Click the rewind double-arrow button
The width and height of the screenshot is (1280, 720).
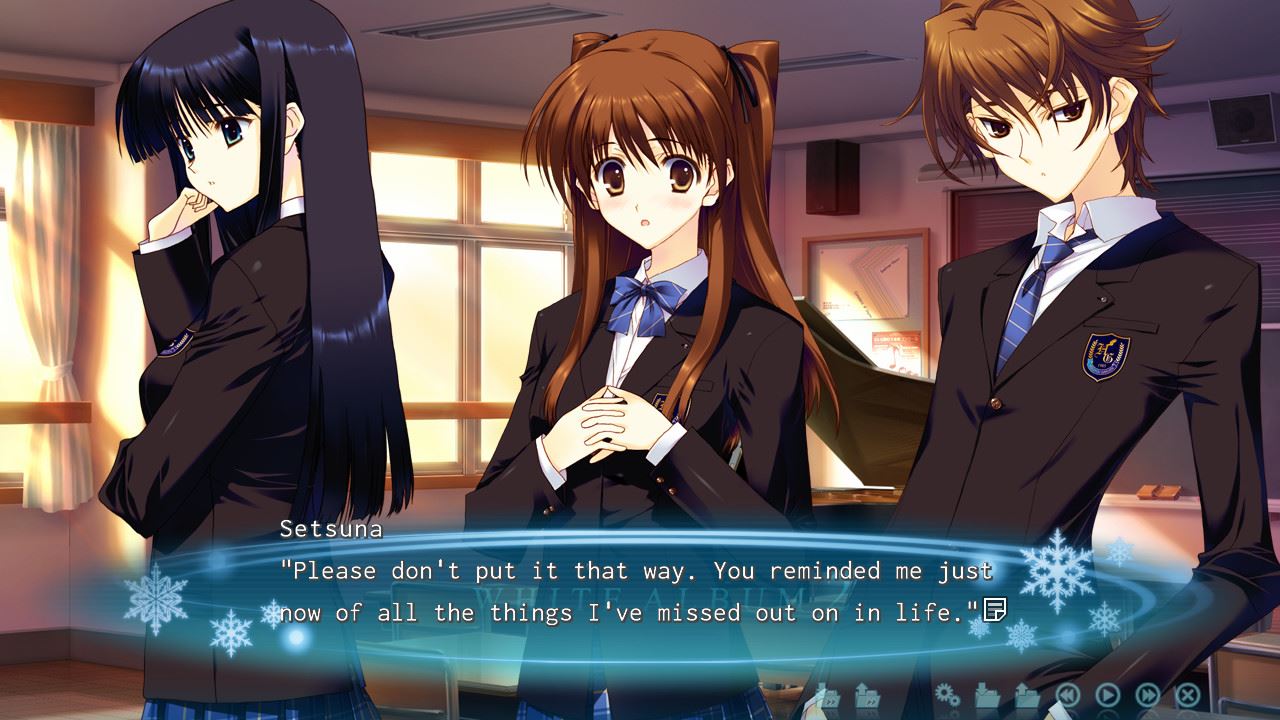(1068, 693)
